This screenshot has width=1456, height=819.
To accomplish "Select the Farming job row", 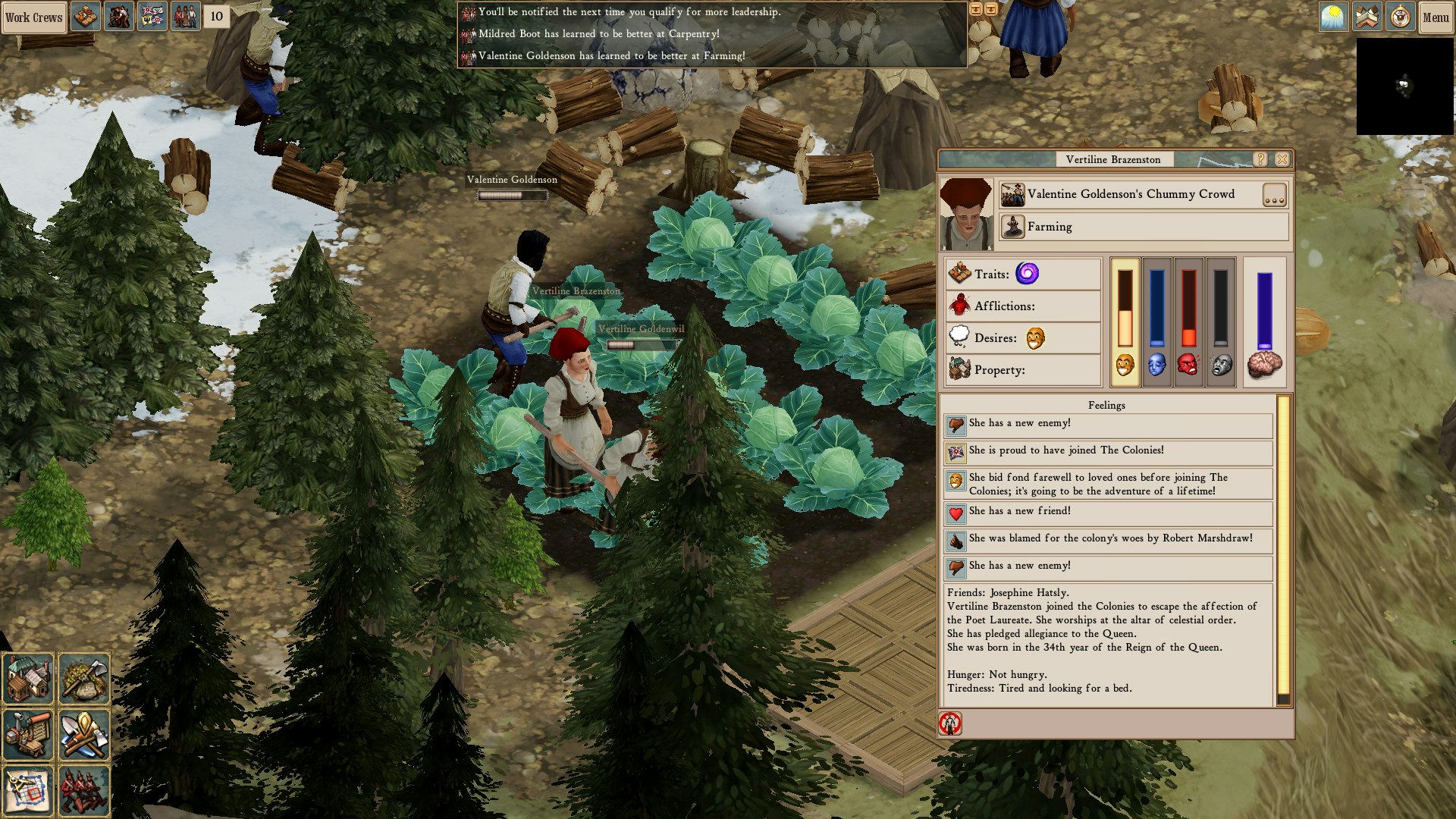I will click(x=1144, y=227).
